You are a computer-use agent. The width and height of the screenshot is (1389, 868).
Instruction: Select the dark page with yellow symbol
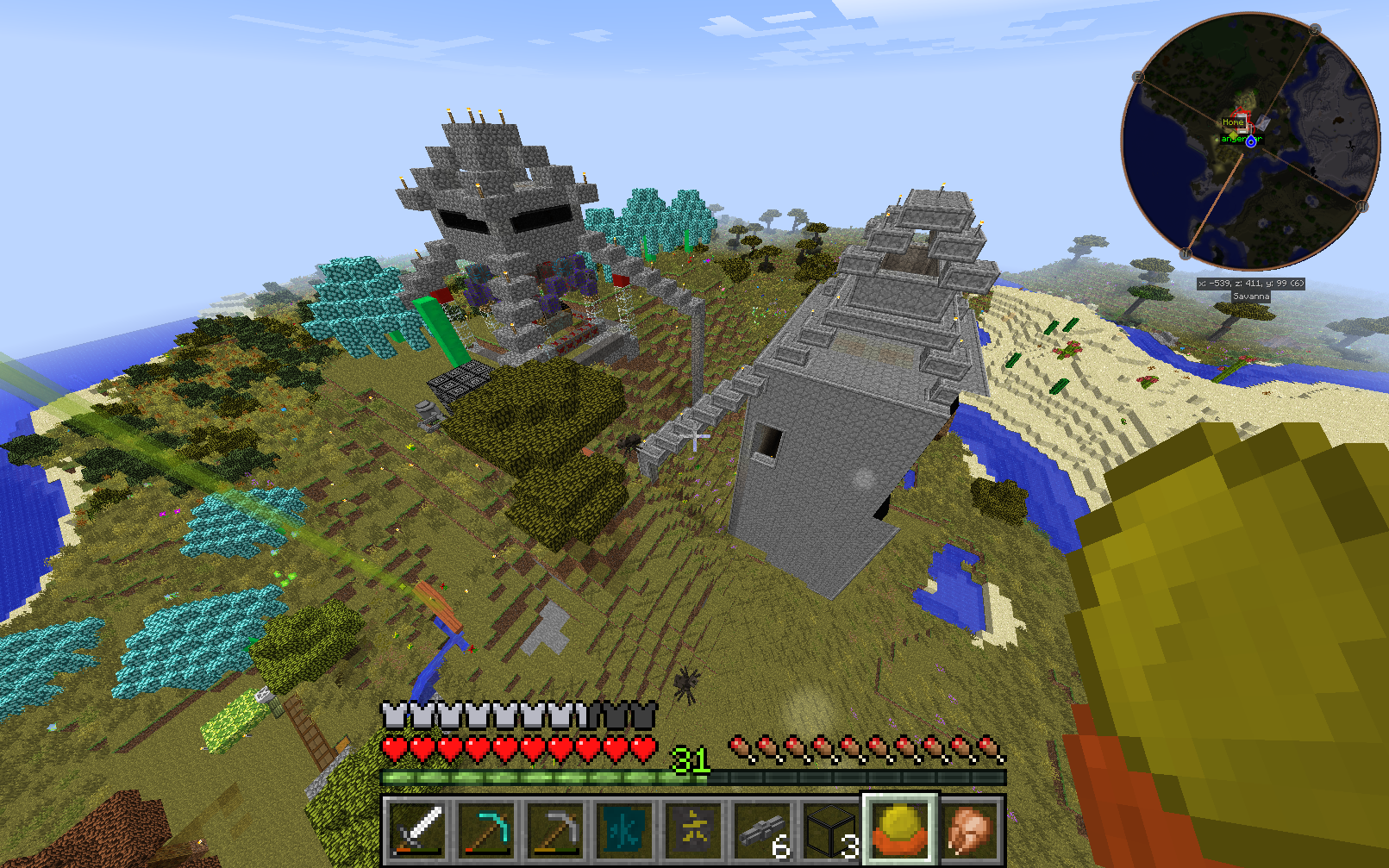[x=693, y=832]
